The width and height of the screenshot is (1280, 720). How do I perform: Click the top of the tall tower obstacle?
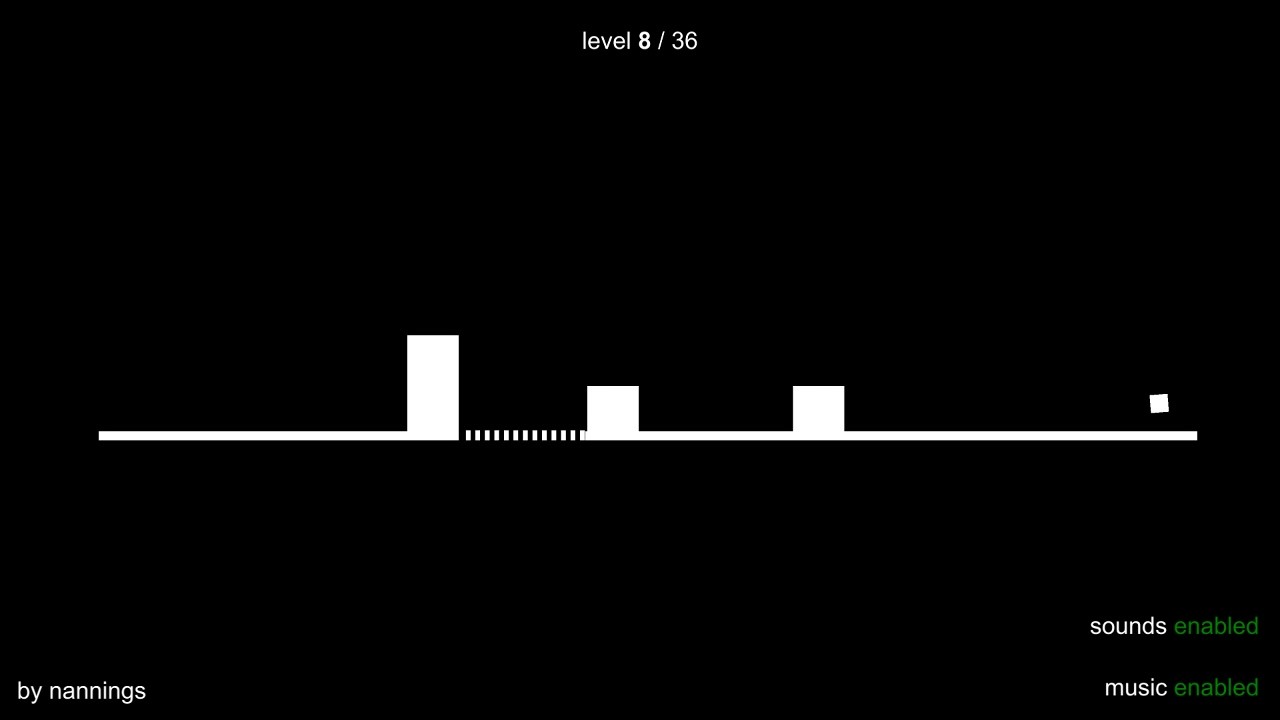pyautogui.click(x=432, y=340)
